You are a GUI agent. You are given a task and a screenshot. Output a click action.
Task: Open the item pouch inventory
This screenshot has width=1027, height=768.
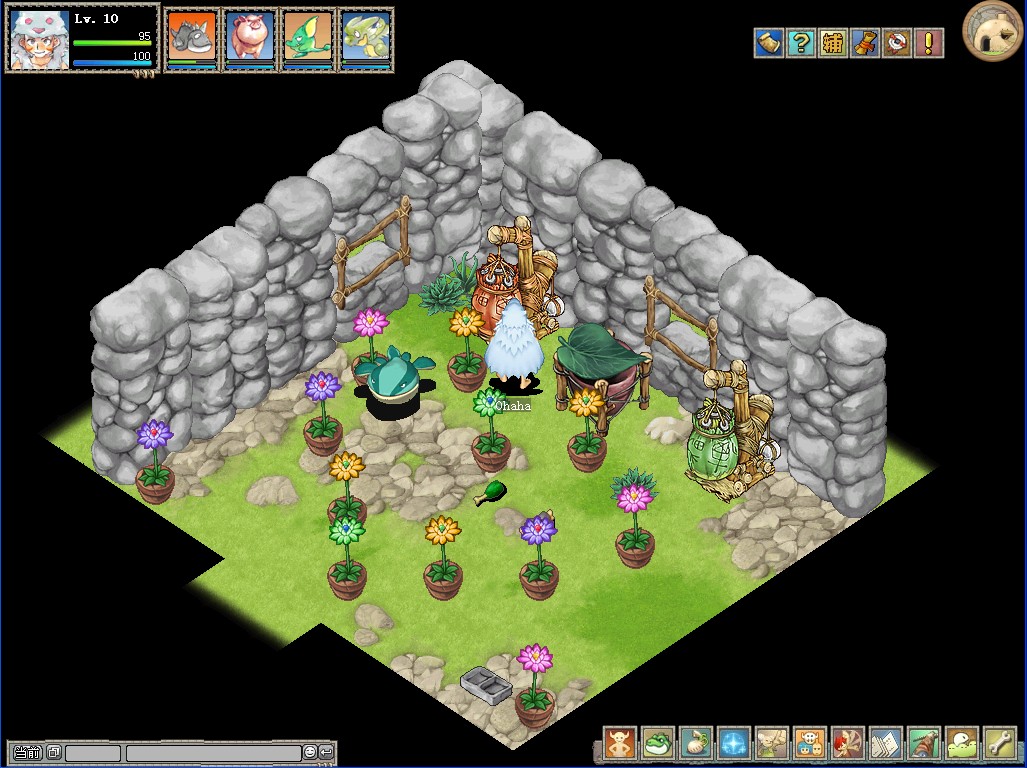click(x=695, y=743)
